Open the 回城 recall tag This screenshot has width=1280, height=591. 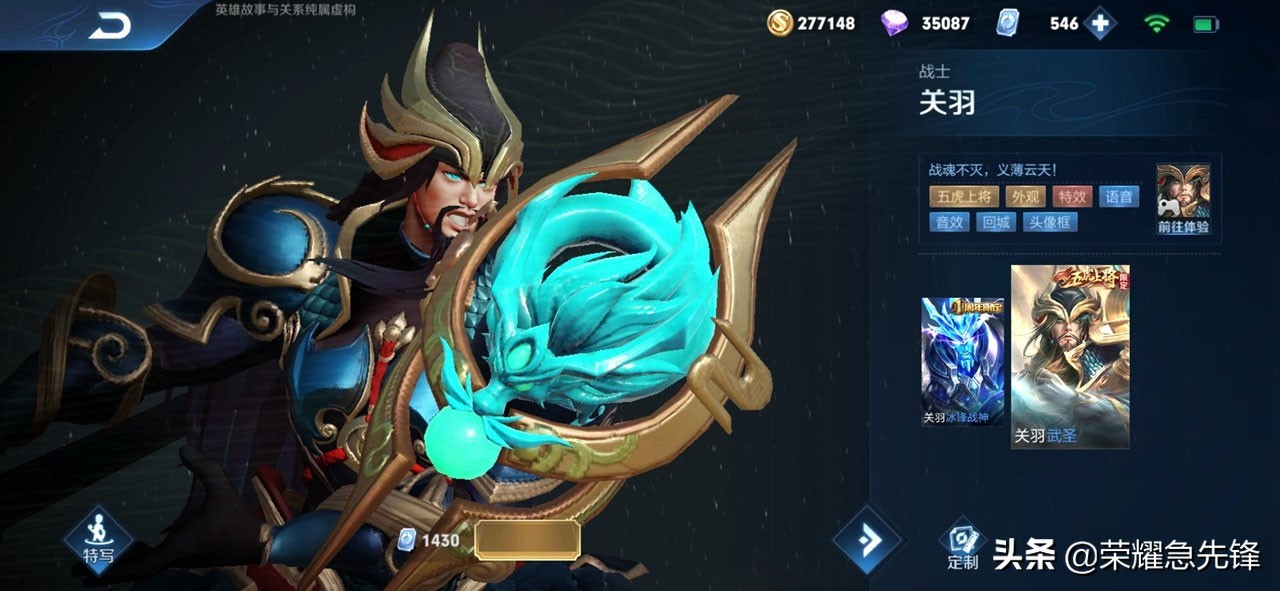pyautogui.click(x=996, y=222)
